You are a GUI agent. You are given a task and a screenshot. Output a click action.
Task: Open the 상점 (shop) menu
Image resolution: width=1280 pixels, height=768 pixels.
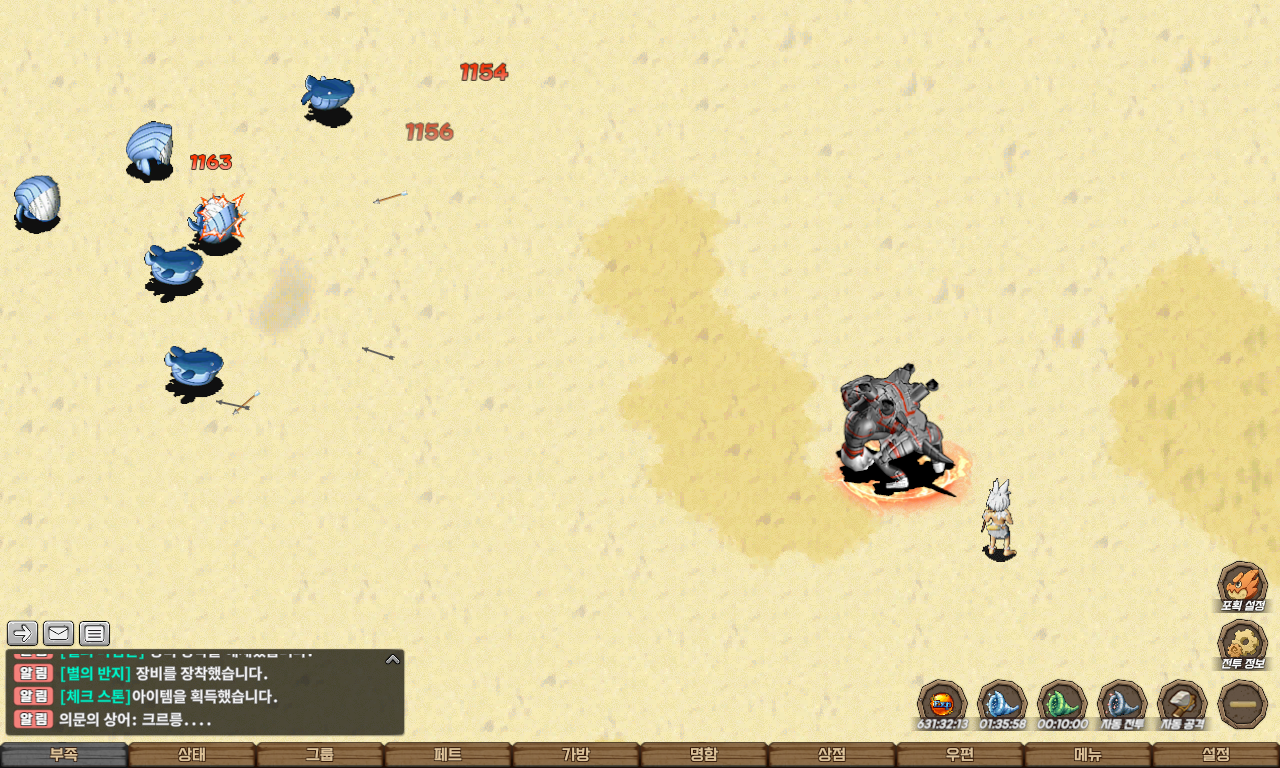832,755
